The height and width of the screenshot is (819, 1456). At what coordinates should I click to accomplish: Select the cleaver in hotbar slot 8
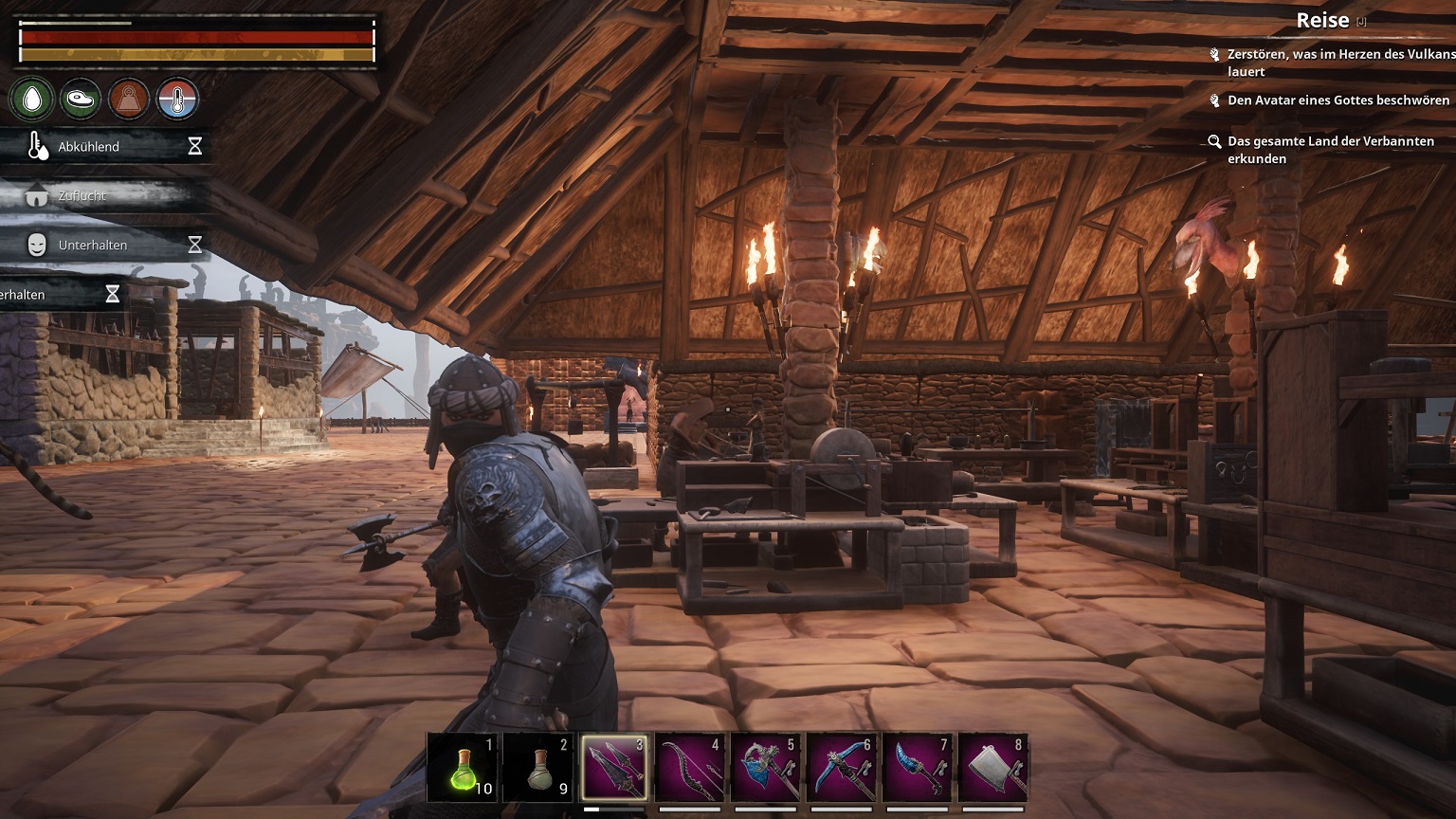pos(993,768)
